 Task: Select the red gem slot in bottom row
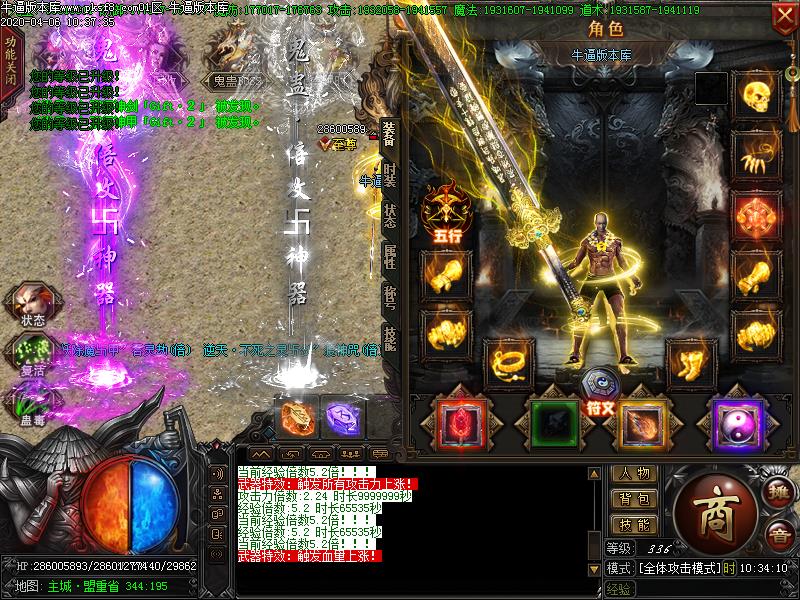pyautogui.click(x=462, y=423)
